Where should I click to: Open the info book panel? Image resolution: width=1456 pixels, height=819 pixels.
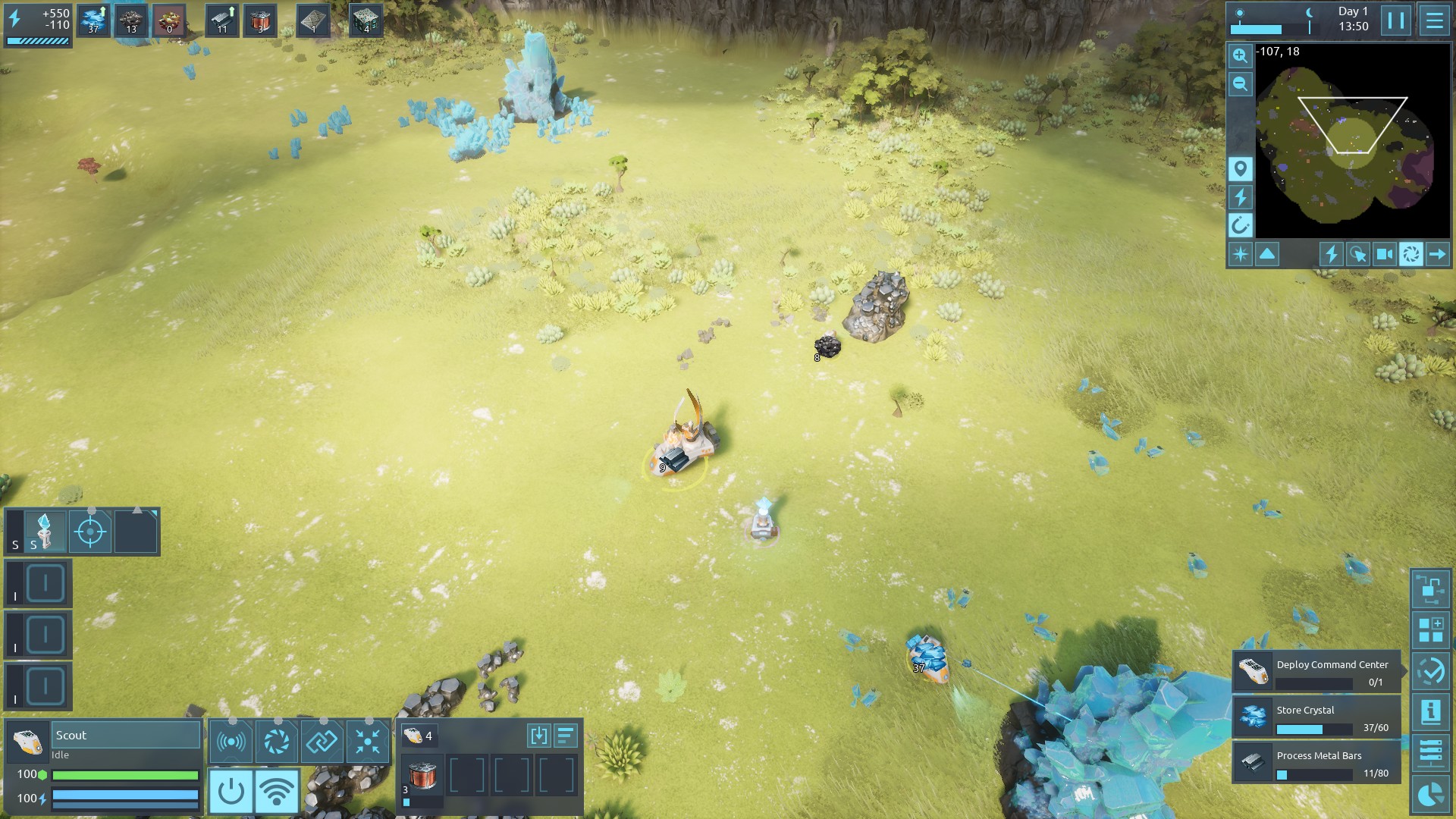click(x=1431, y=712)
